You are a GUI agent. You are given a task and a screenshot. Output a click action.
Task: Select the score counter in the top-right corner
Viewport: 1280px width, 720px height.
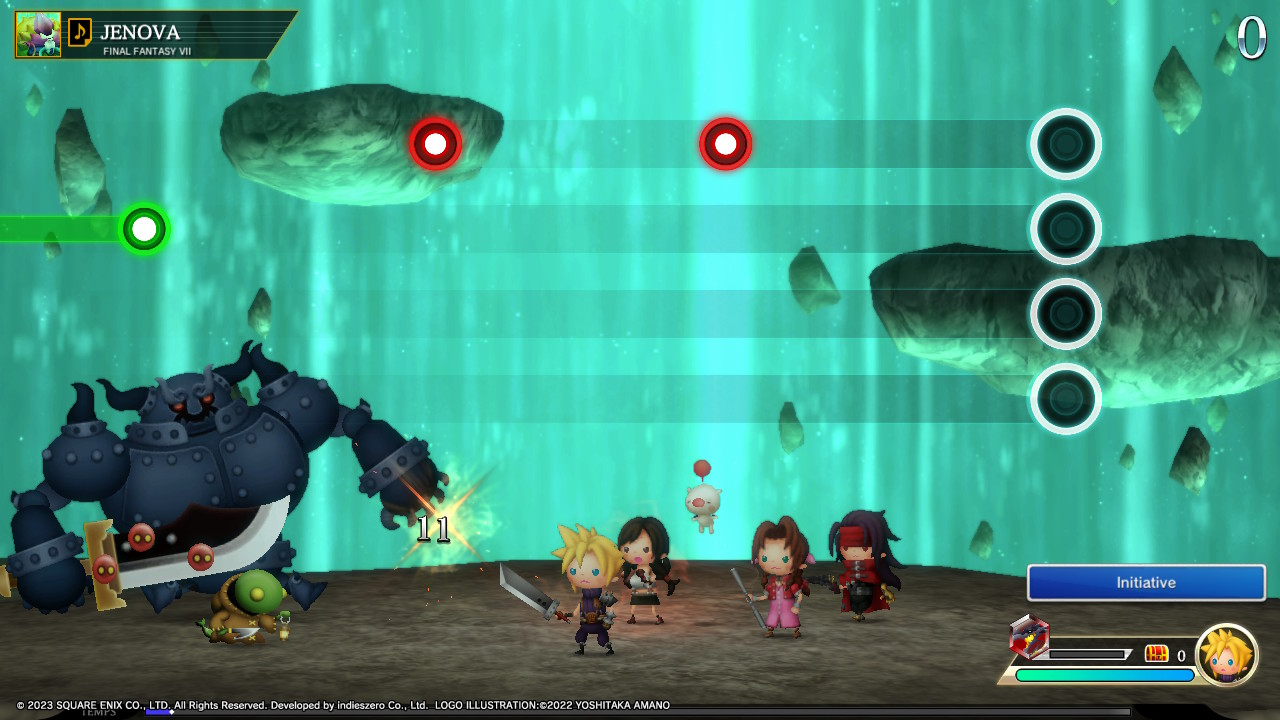pos(1251,36)
